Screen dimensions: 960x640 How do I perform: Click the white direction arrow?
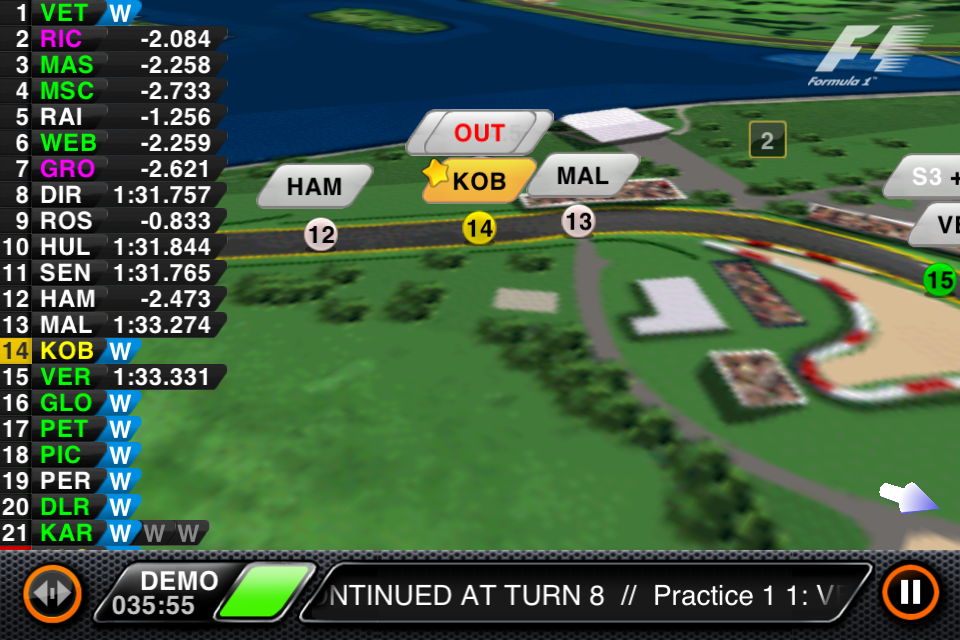pyautogui.click(x=908, y=497)
